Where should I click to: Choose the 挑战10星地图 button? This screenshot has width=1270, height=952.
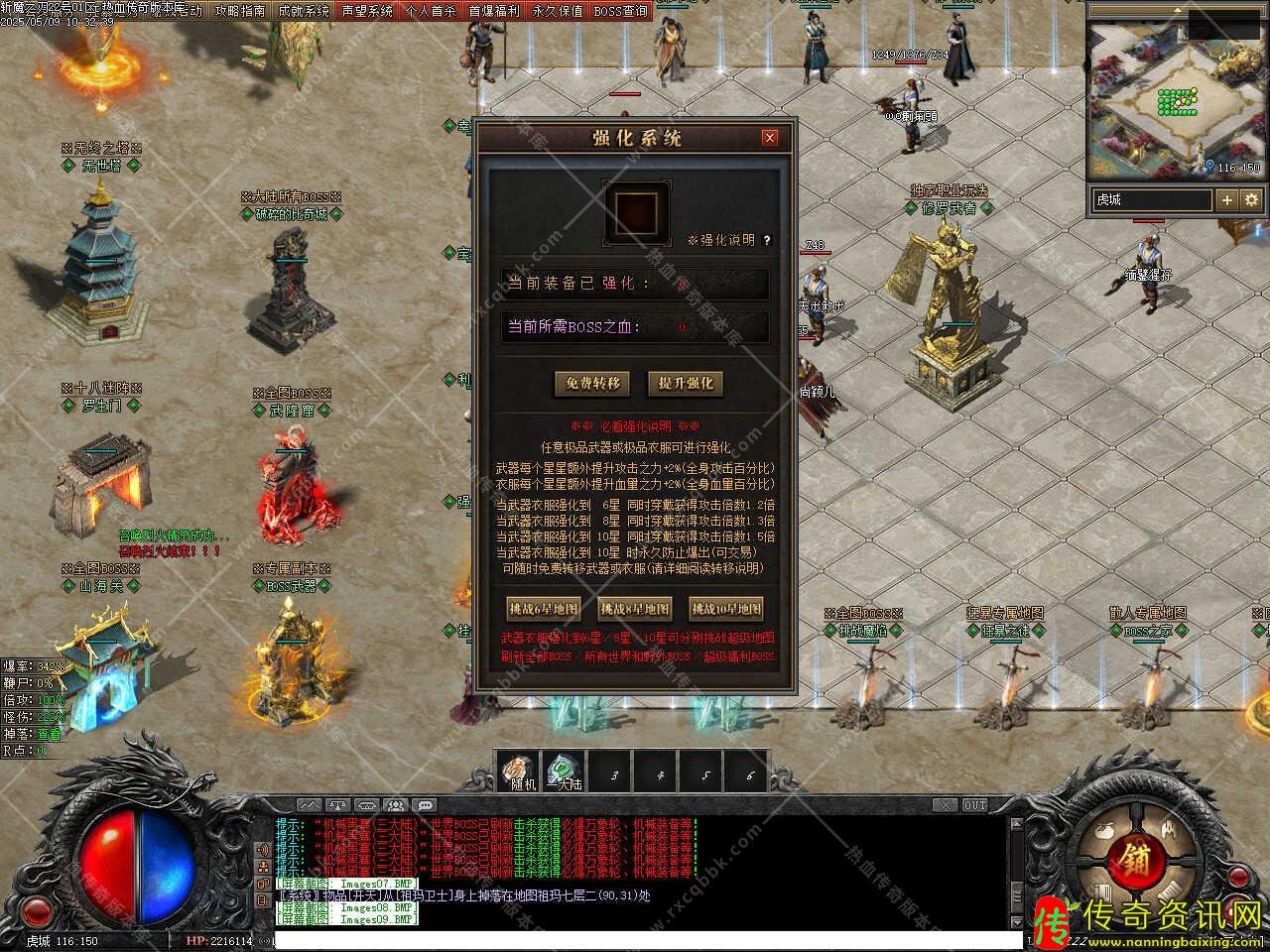[726, 608]
